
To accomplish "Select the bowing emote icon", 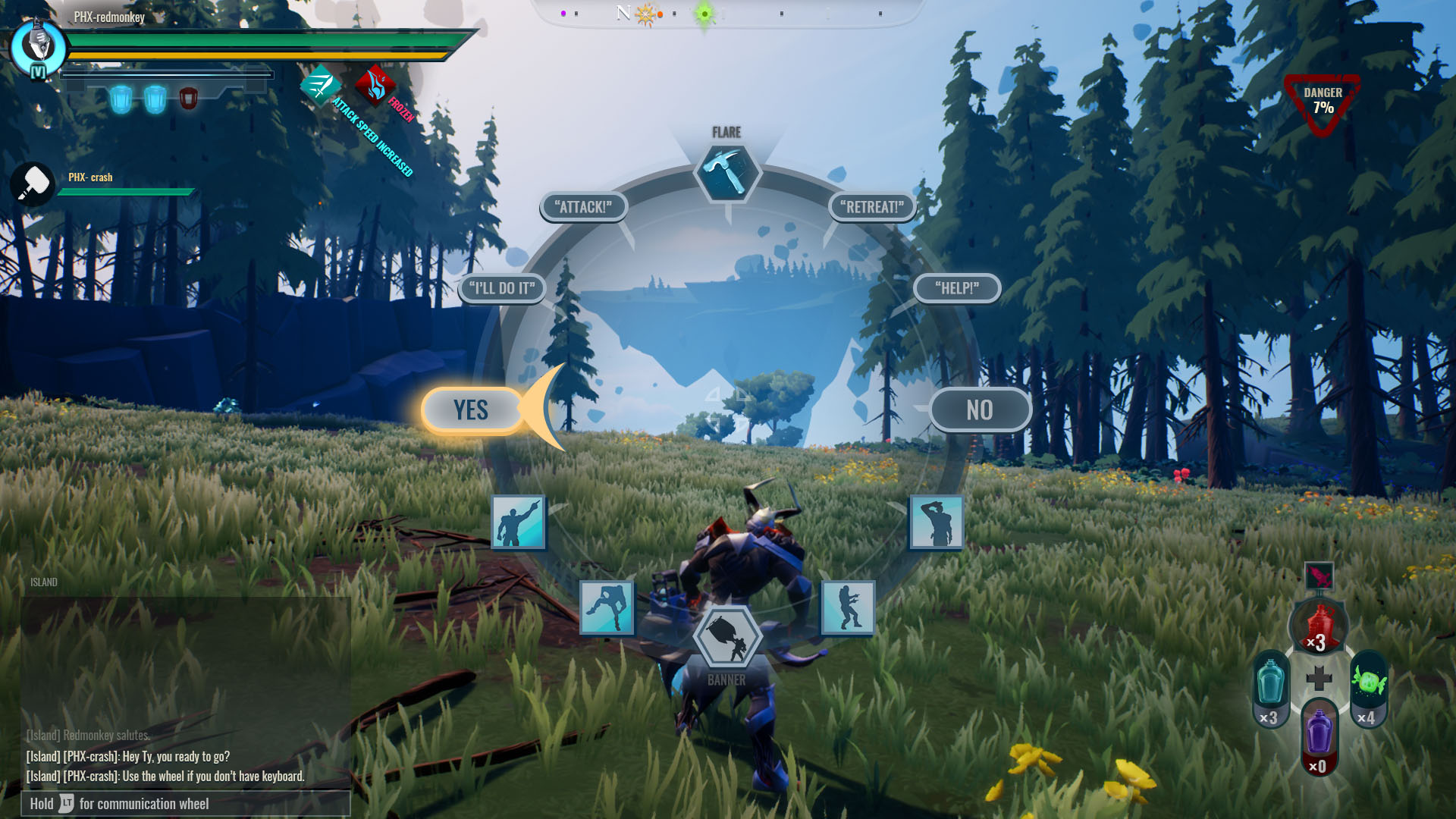I will pyautogui.click(x=607, y=607).
